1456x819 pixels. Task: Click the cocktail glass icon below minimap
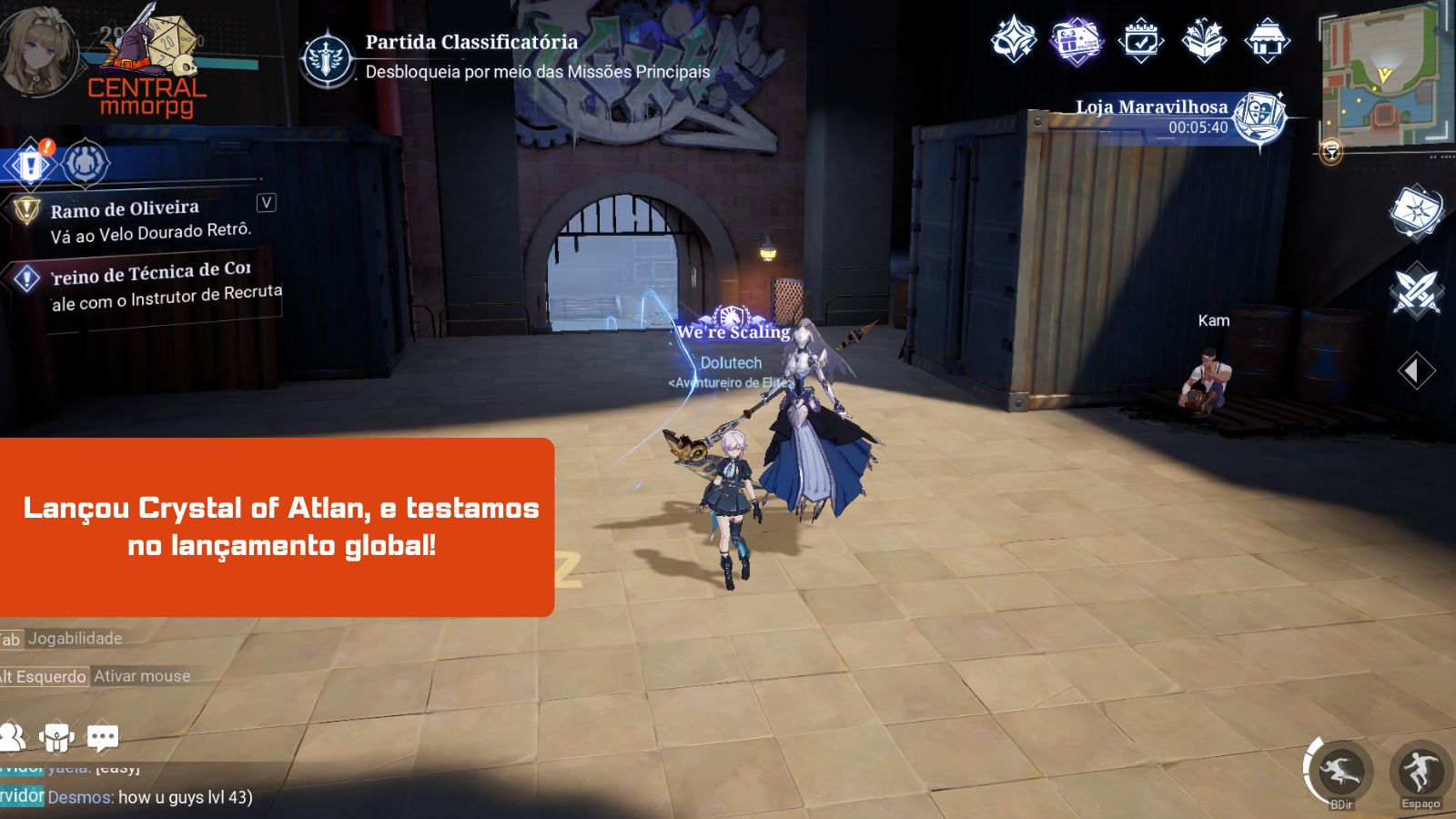[1330, 152]
